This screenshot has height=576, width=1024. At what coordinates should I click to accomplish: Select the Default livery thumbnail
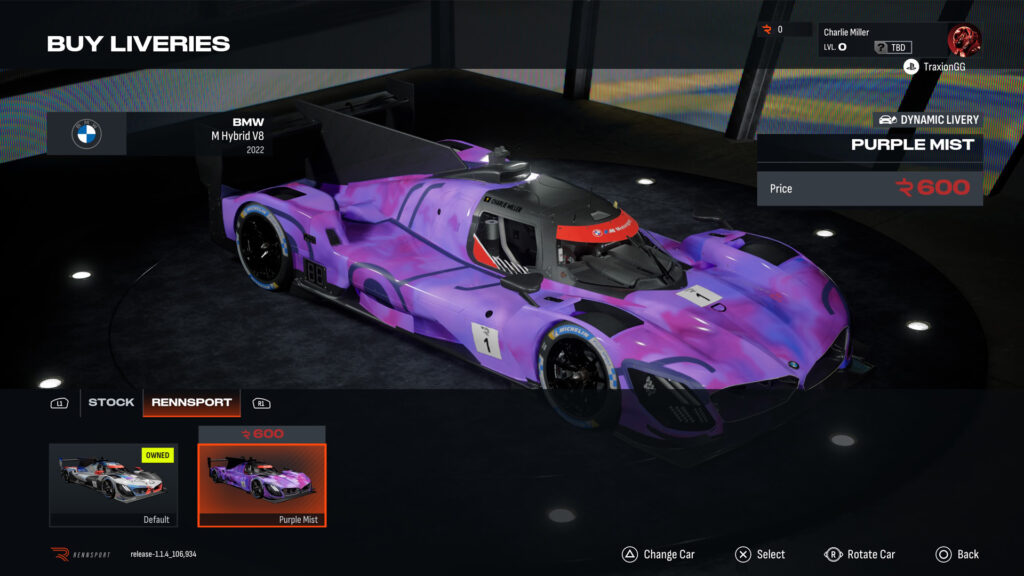pos(113,484)
